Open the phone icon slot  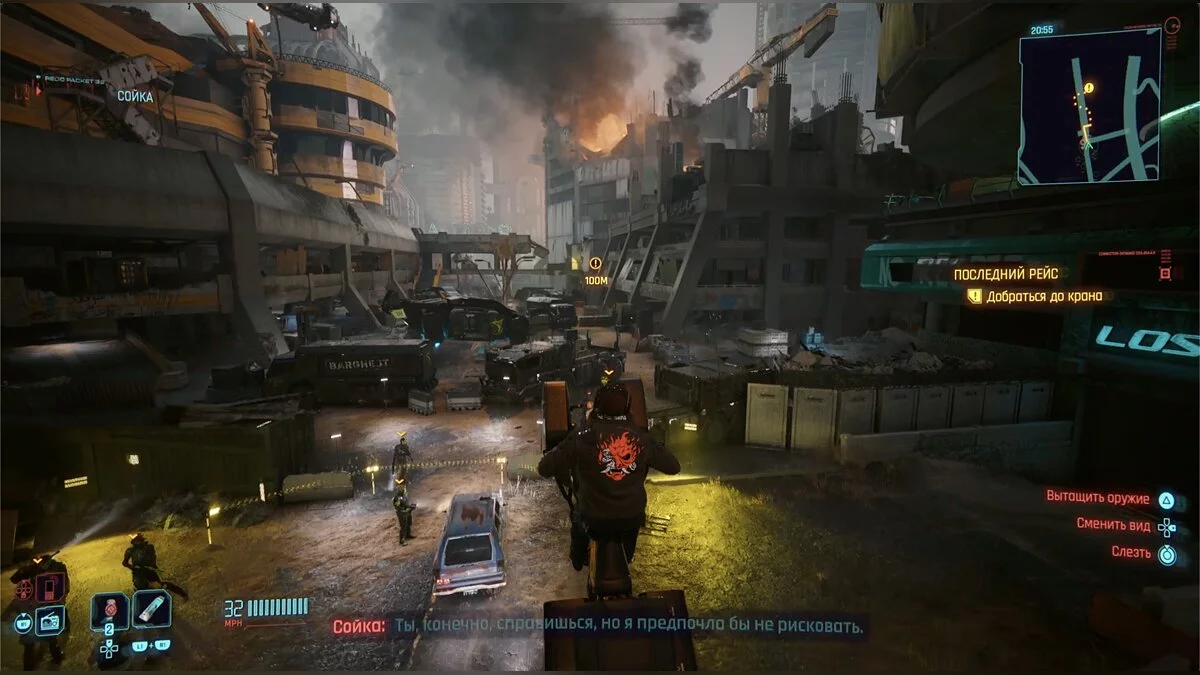click(50, 587)
